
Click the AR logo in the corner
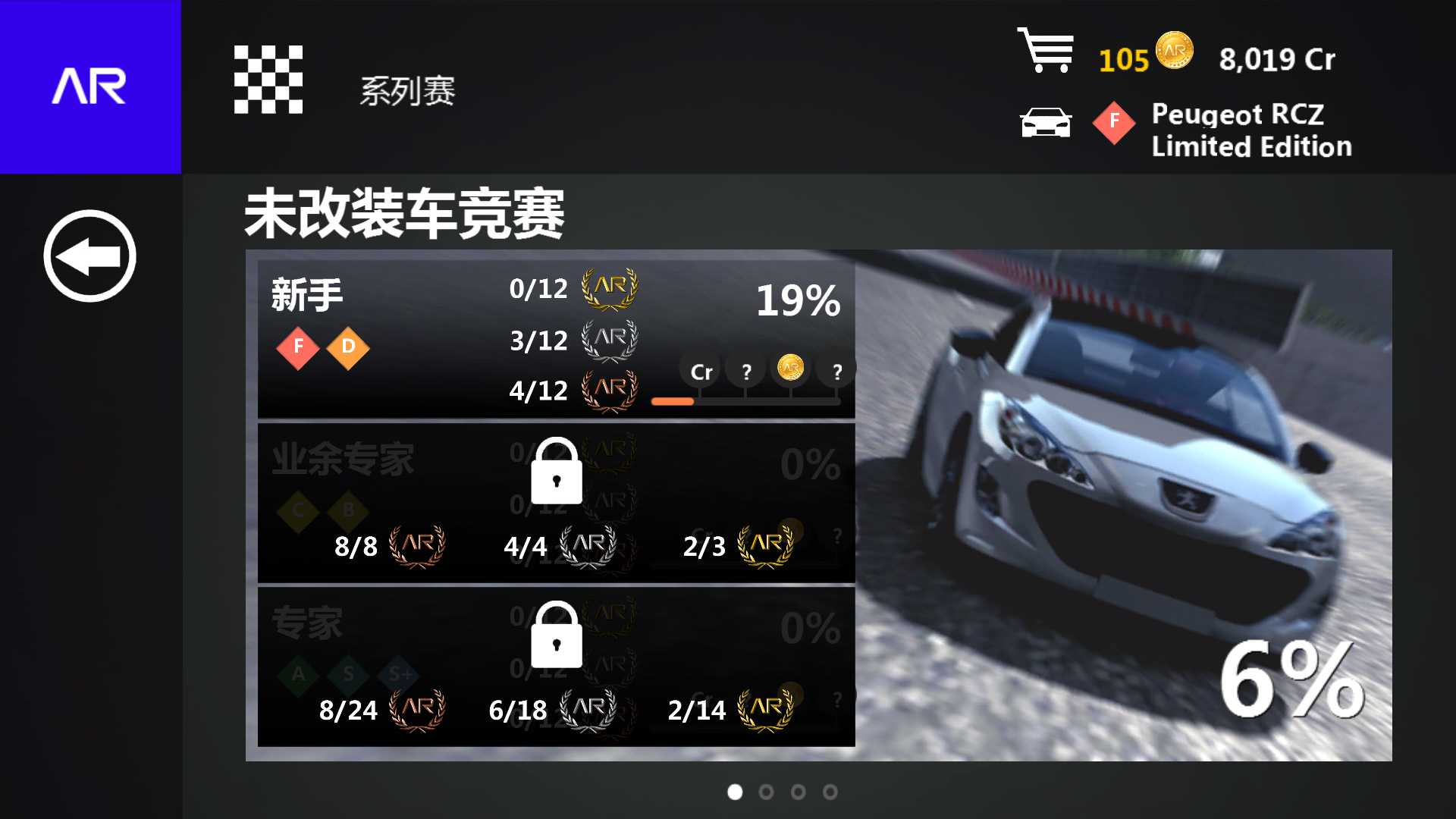tap(90, 86)
